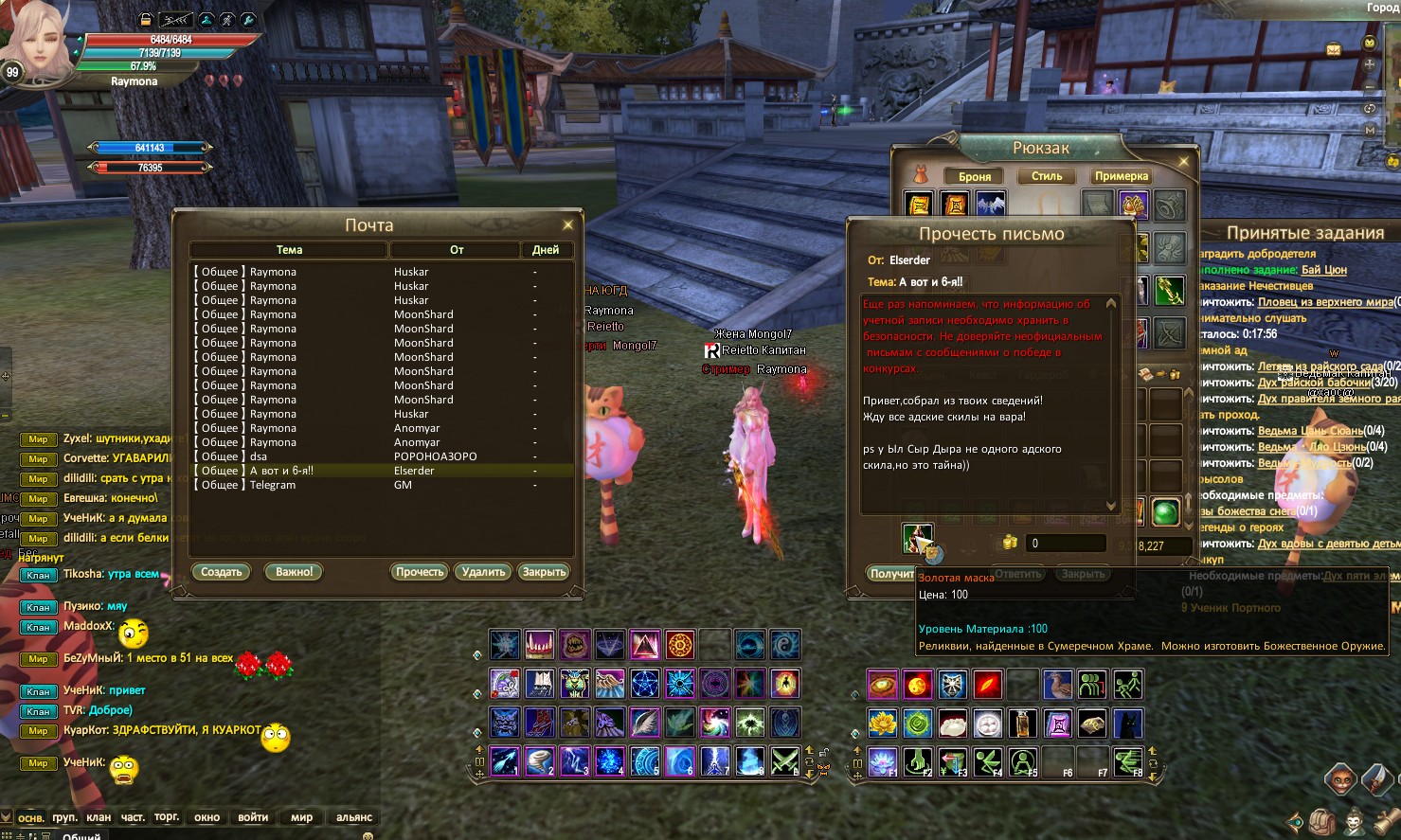1401x840 pixels.
Task: Read selected mail with Прочесть button
Action: (420, 572)
